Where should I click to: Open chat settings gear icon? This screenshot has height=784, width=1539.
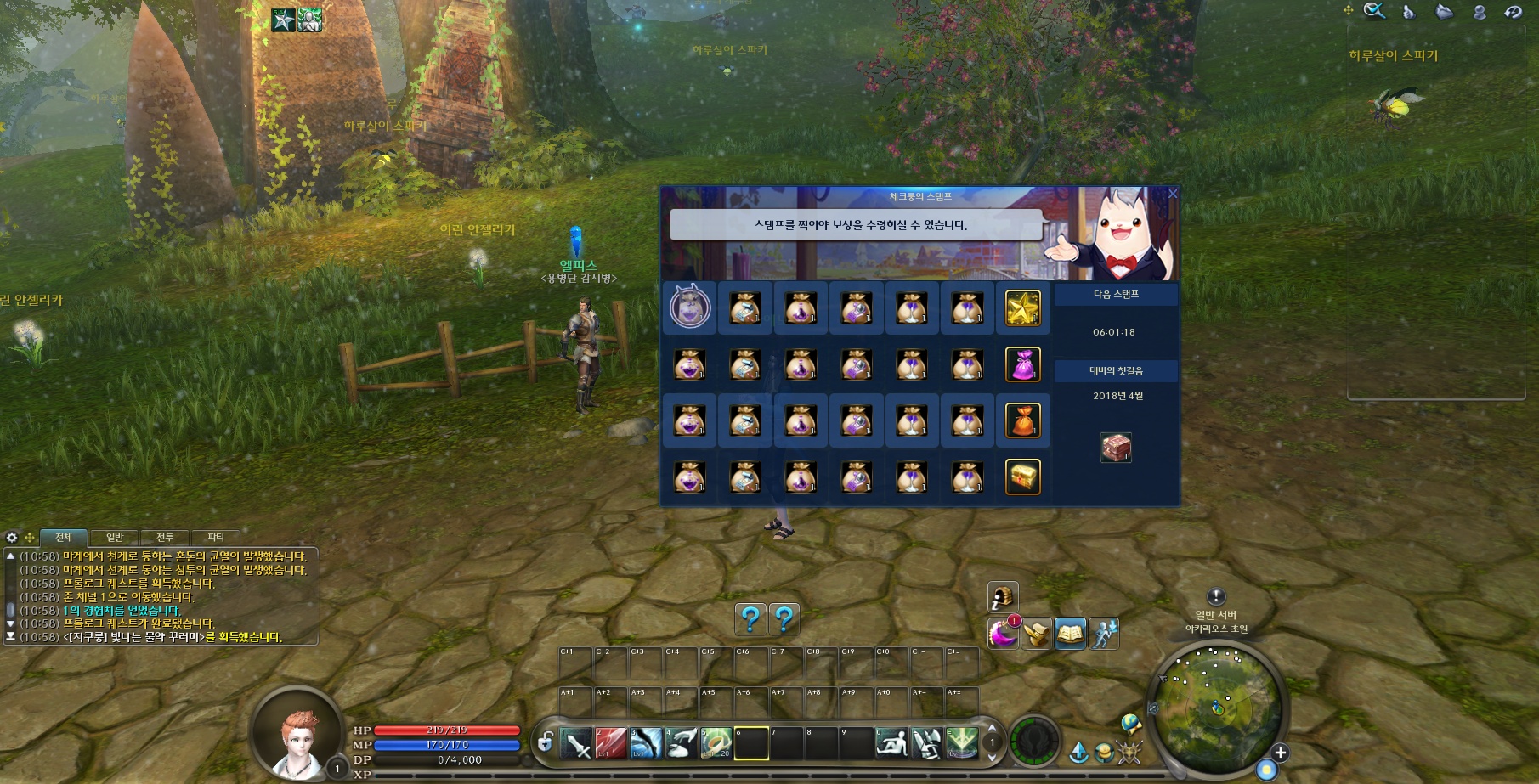click(12, 537)
